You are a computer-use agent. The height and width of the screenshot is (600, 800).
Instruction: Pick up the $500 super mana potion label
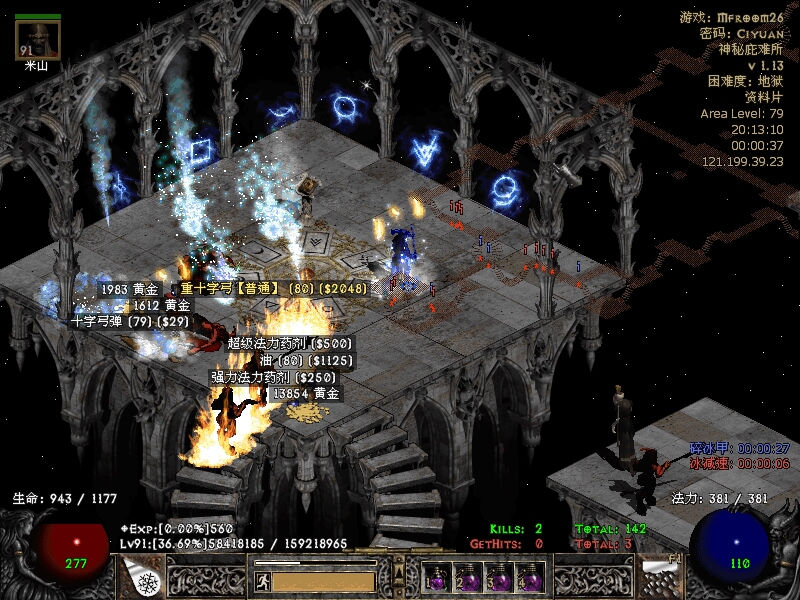click(x=290, y=343)
